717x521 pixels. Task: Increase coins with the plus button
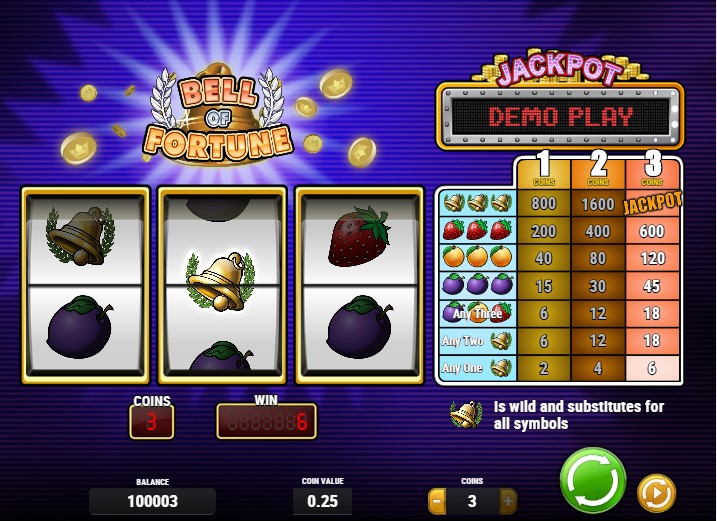pos(508,500)
